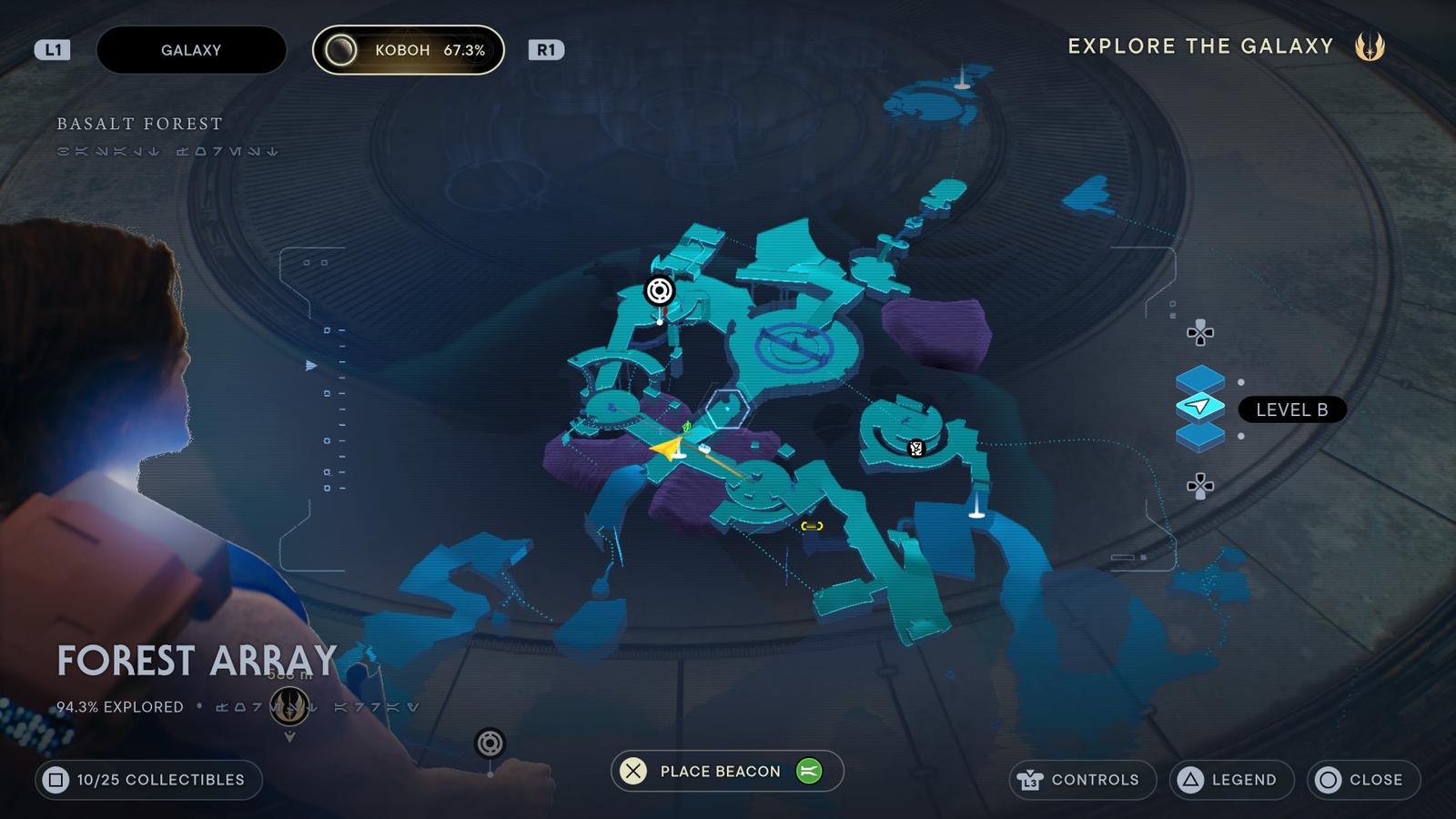Click the L3 stick icon on Controls button
Image resolution: width=1456 pixels, height=819 pixels.
coord(1029,780)
